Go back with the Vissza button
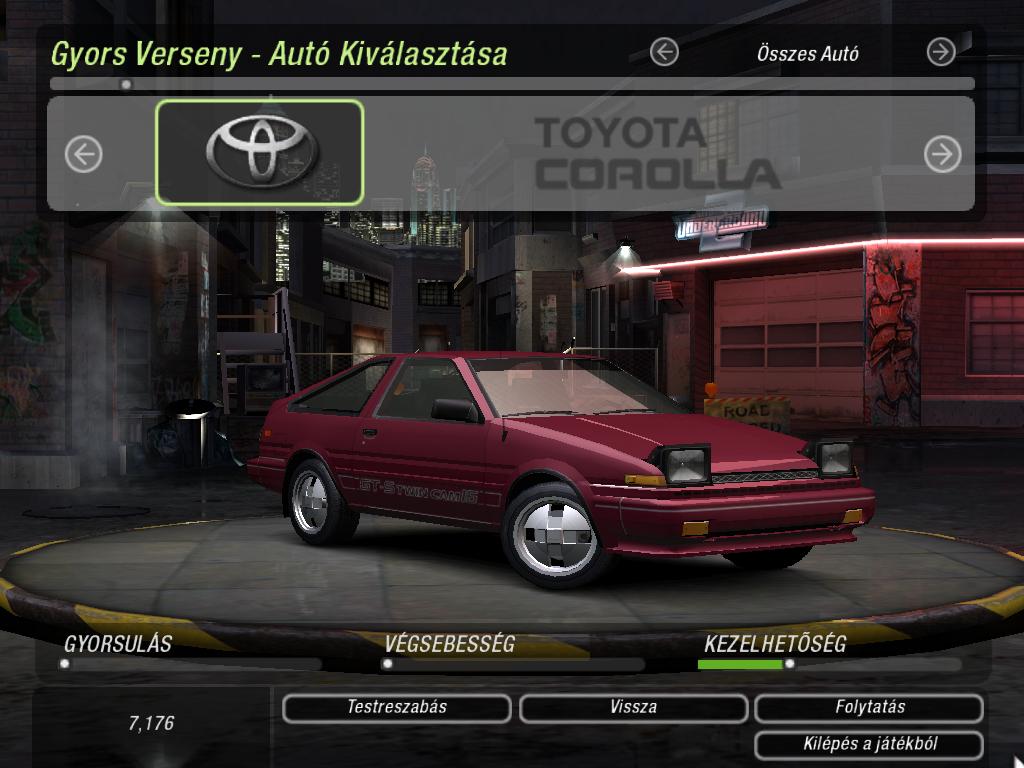1024x768 pixels. (633, 708)
